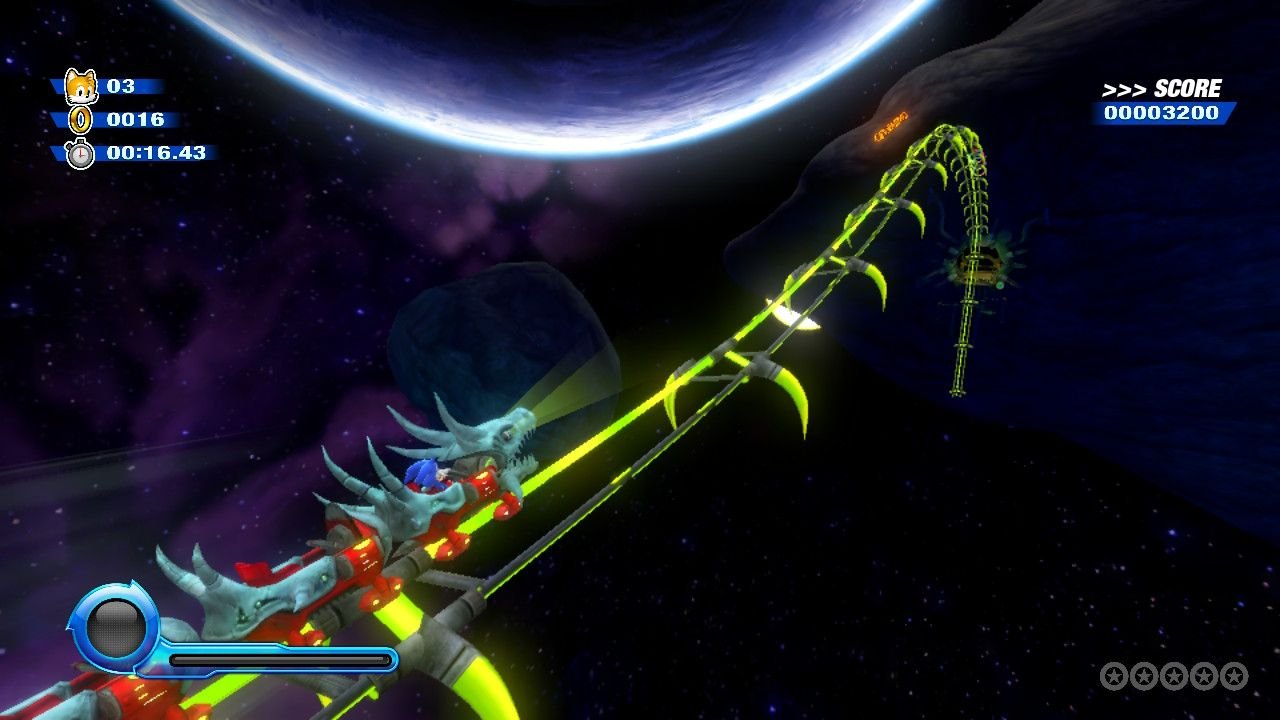Activate the empty Wisp power orb

(x=115, y=627)
